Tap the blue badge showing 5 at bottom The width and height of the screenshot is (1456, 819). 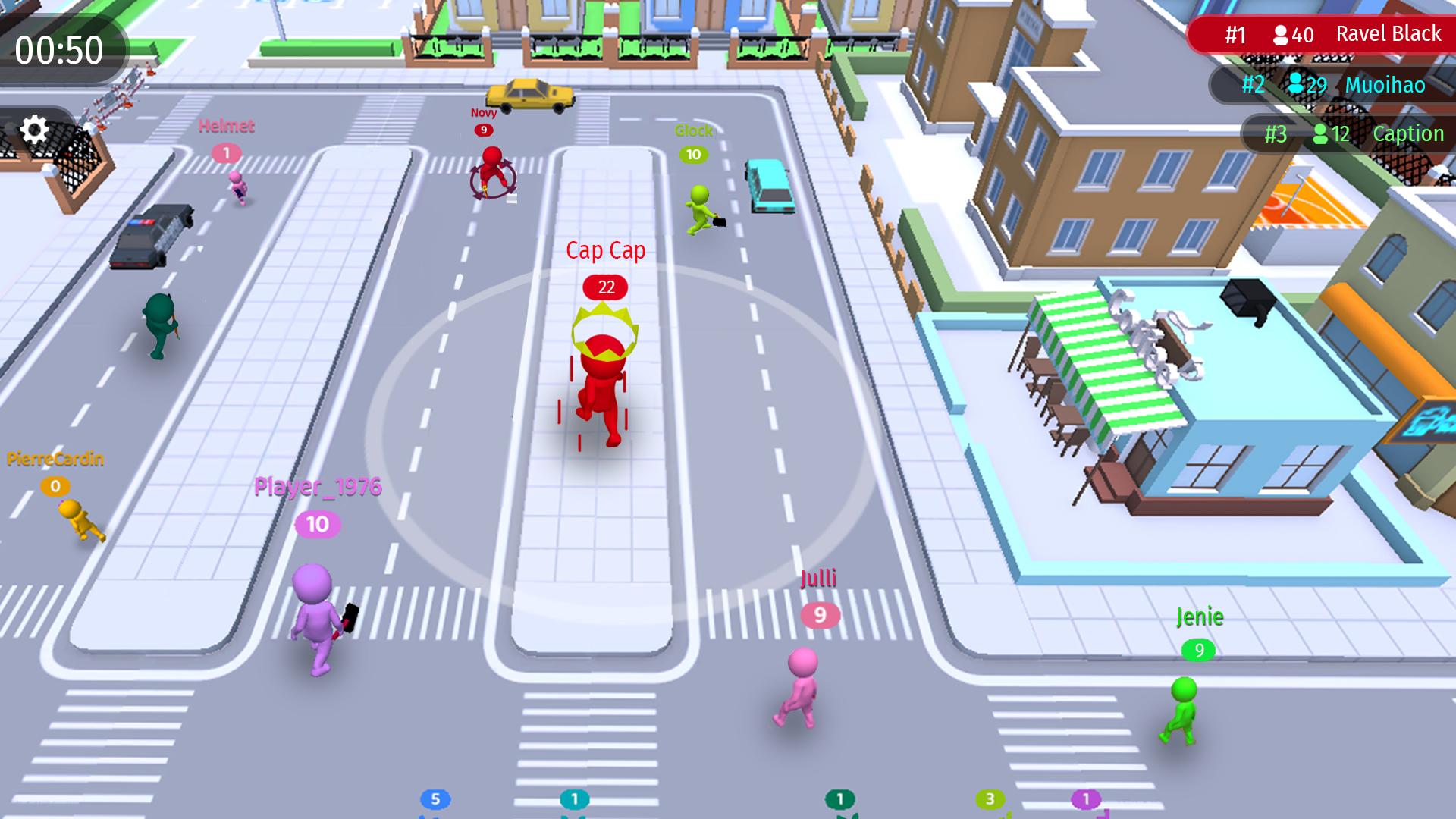click(434, 799)
